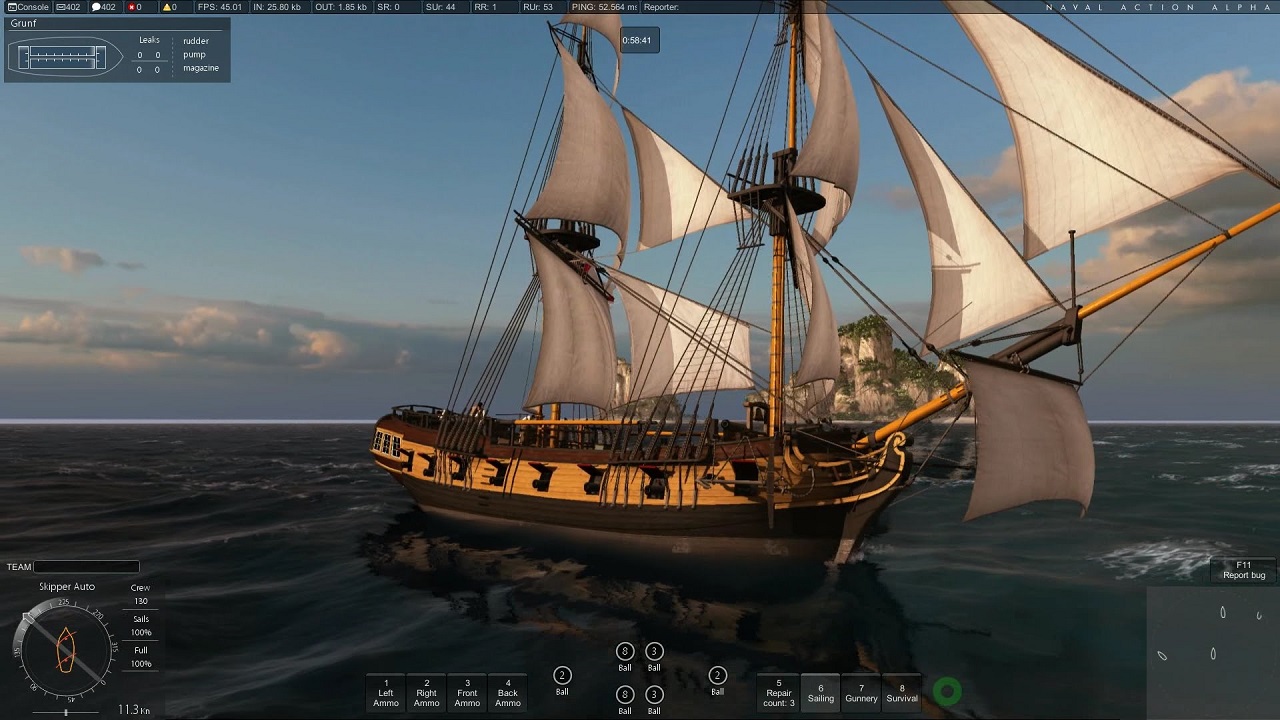
Task: Open the Front Ammo selection
Action: pyautogui.click(x=467, y=692)
